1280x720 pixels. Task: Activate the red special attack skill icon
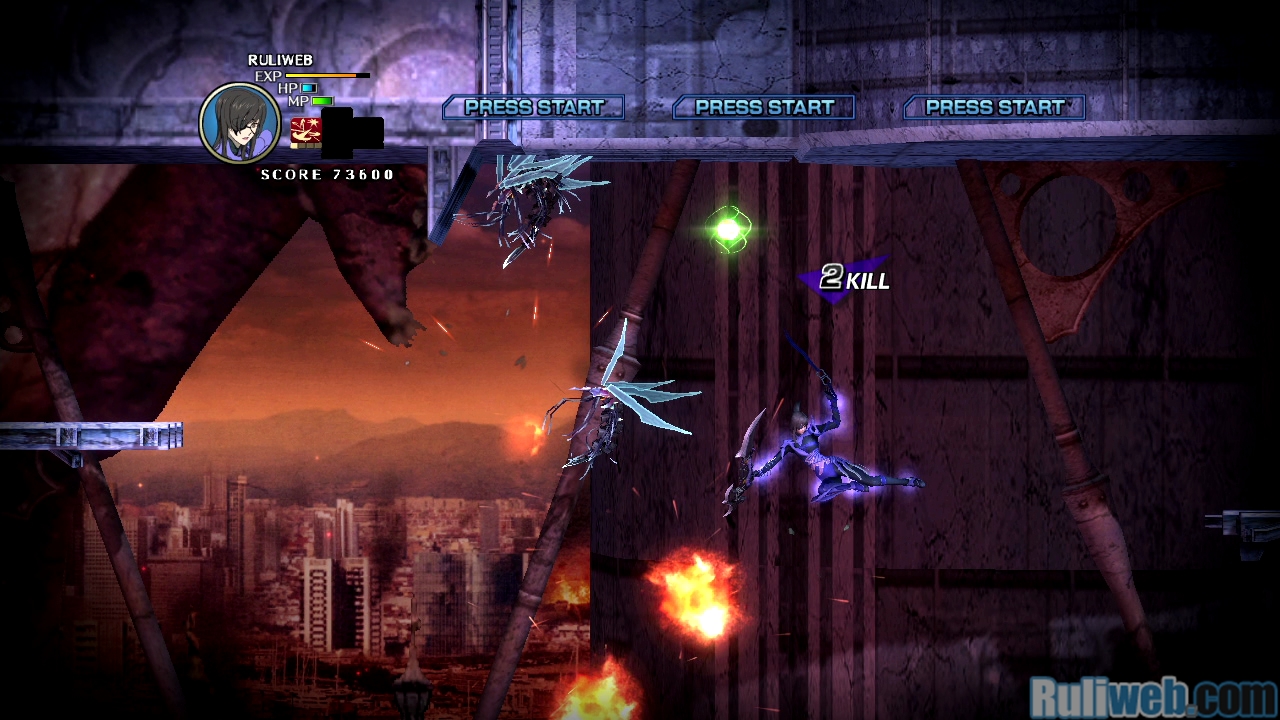pyautogui.click(x=306, y=132)
